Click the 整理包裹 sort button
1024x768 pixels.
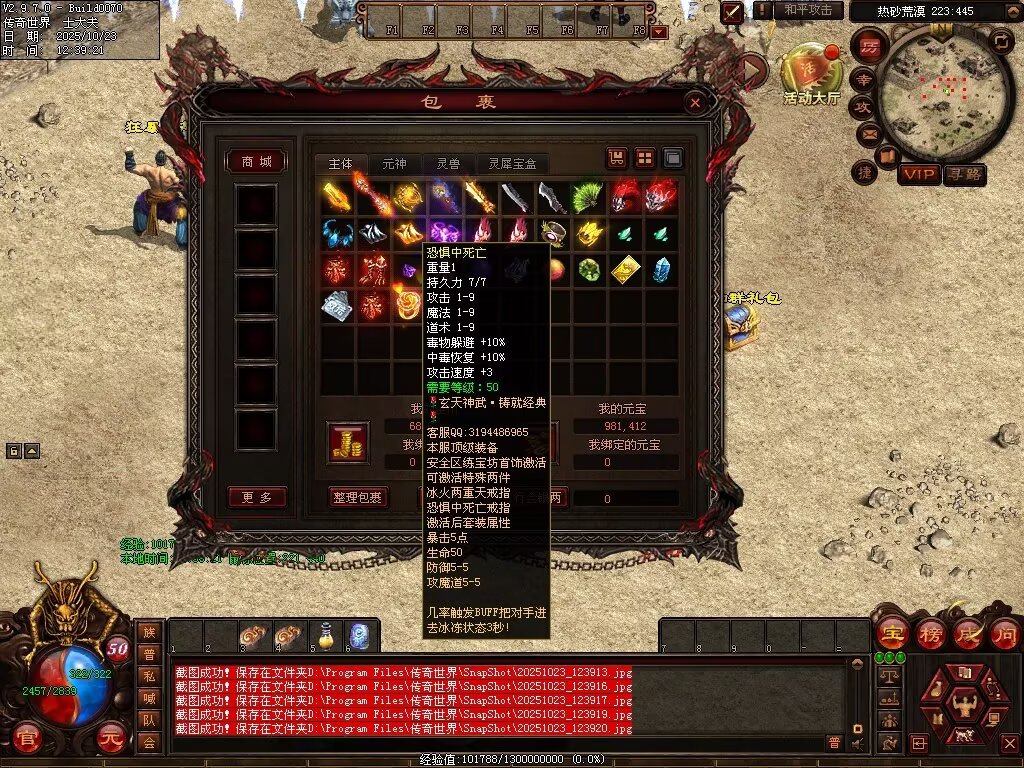pyautogui.click(x=357, y=497)
